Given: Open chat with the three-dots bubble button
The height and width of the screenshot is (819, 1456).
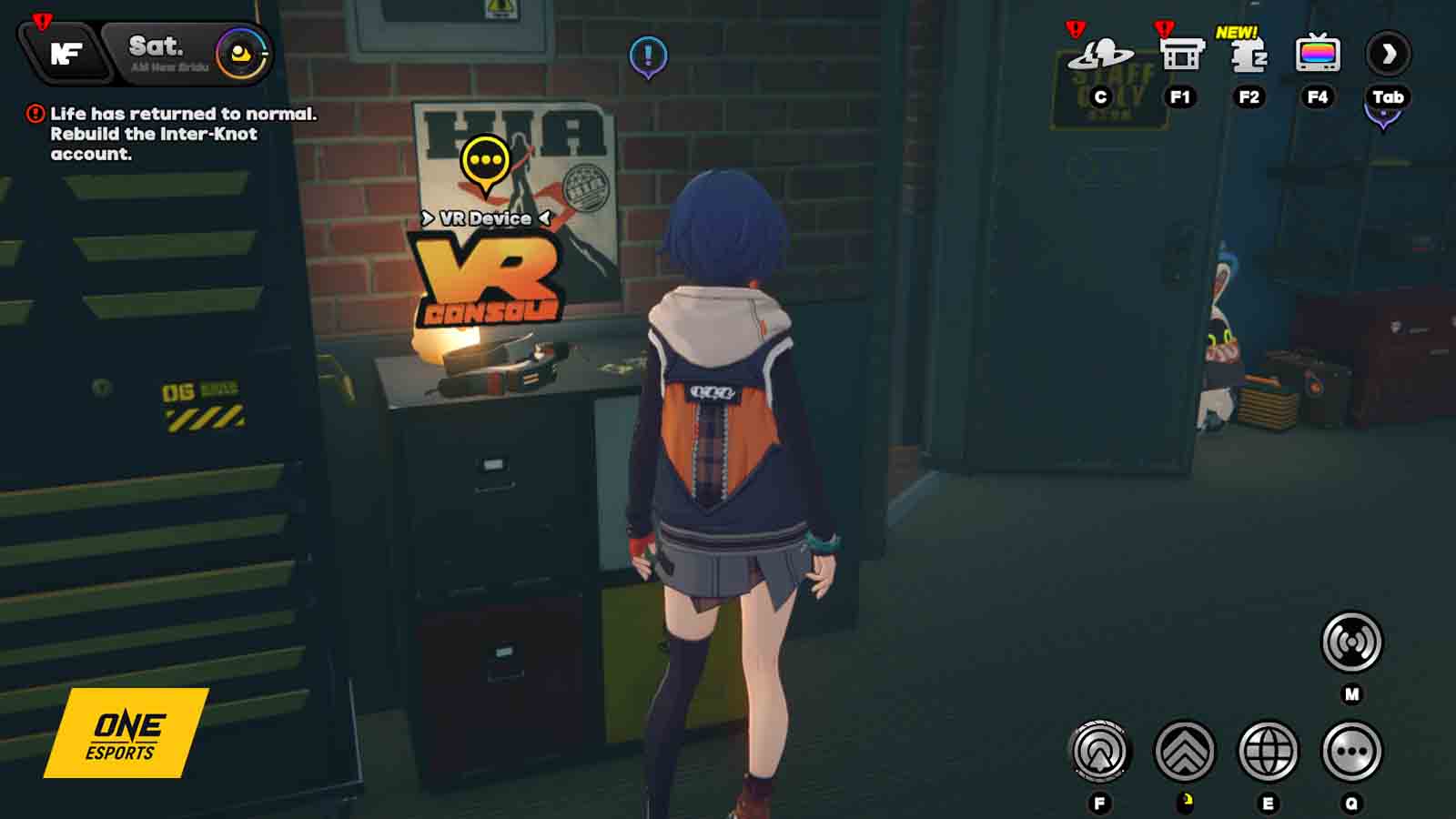Looking at the screenshot, I should 1351,752.
